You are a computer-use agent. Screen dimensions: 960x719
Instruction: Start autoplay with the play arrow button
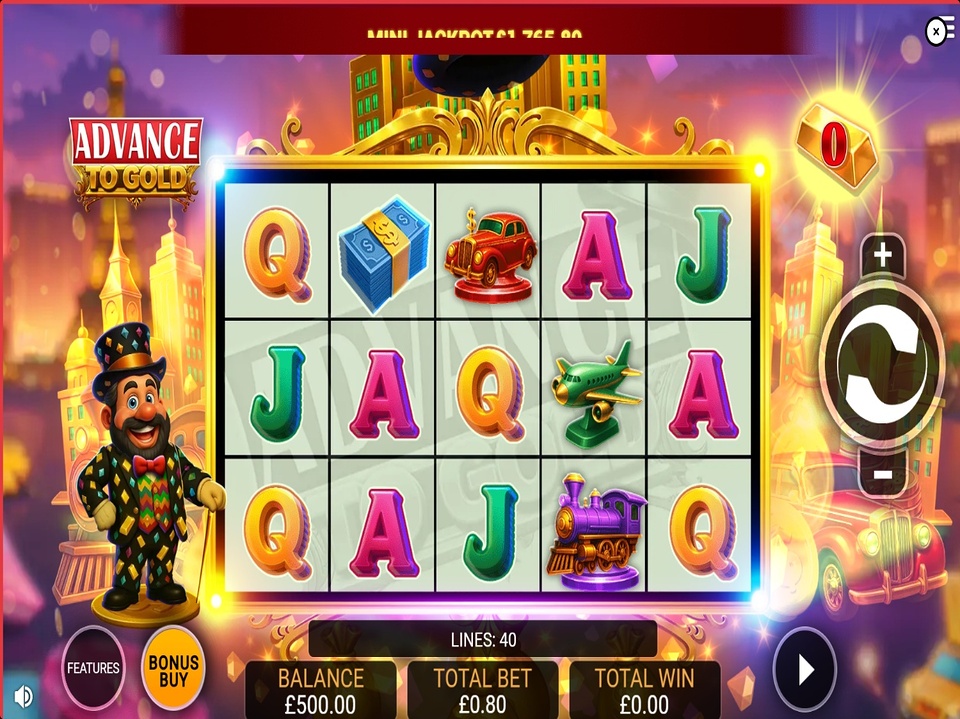[805, 669]
